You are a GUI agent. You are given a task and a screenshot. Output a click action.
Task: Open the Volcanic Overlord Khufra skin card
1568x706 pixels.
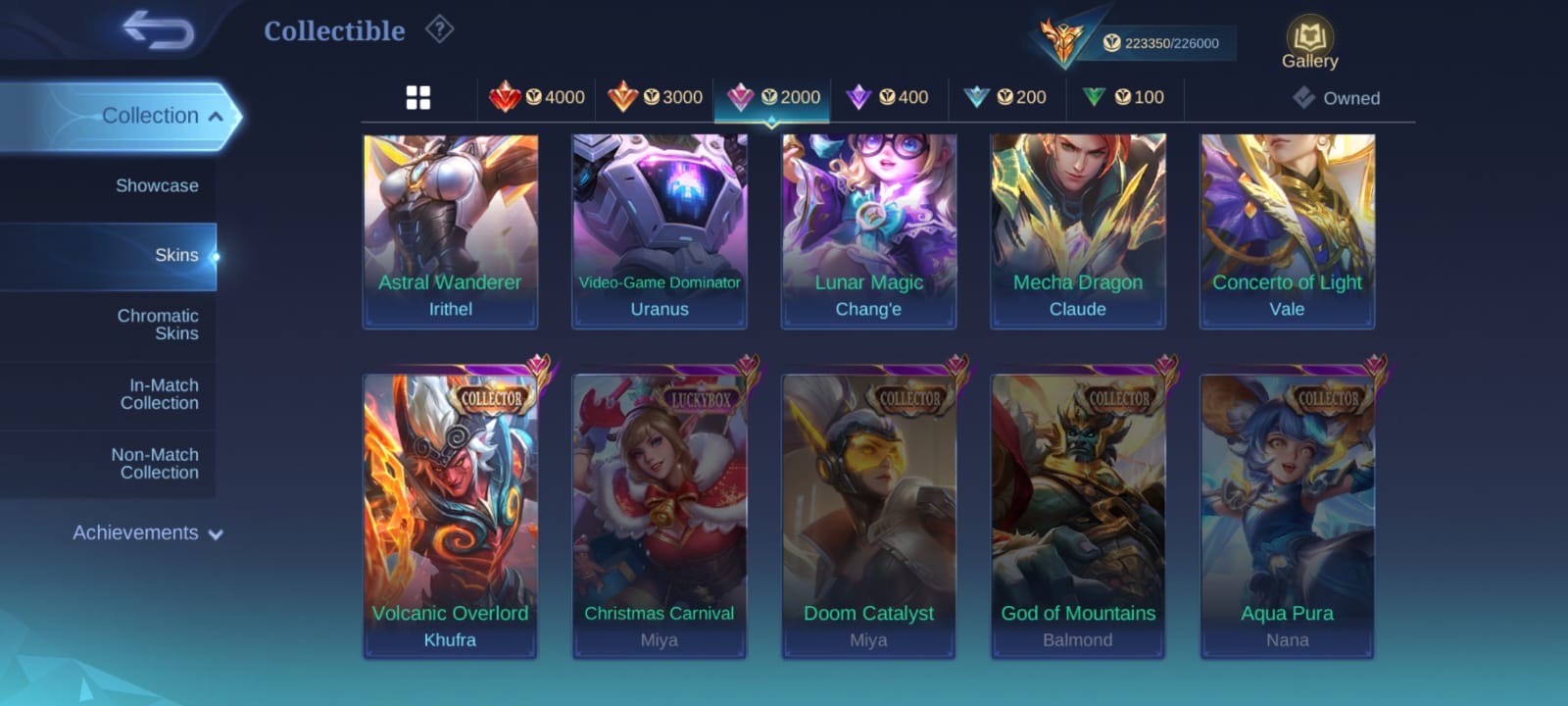tap(451, 517)
